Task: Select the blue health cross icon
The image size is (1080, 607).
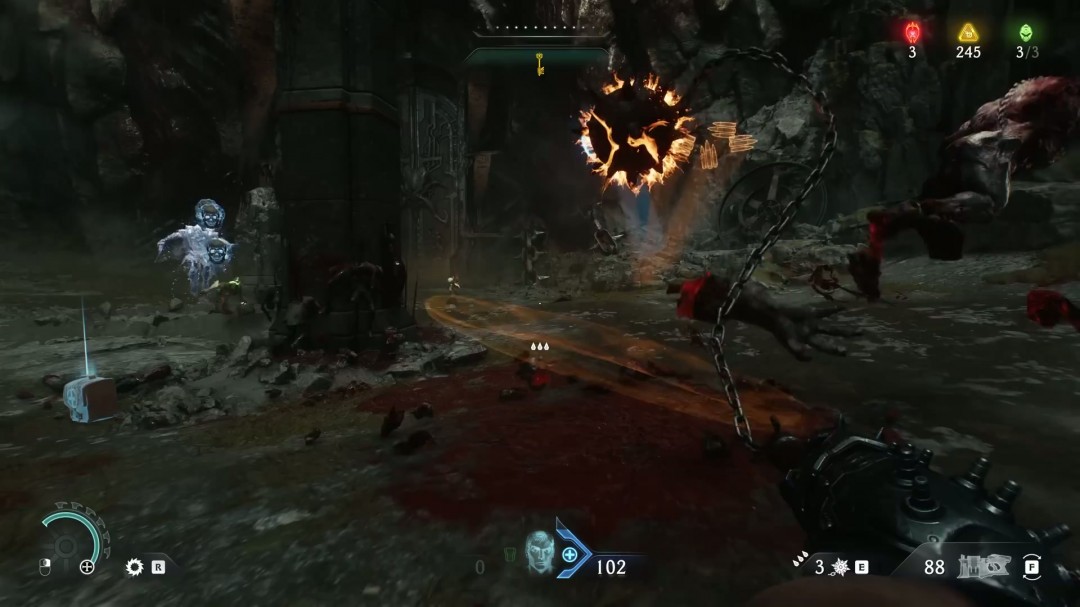Action: pos(570,554)
